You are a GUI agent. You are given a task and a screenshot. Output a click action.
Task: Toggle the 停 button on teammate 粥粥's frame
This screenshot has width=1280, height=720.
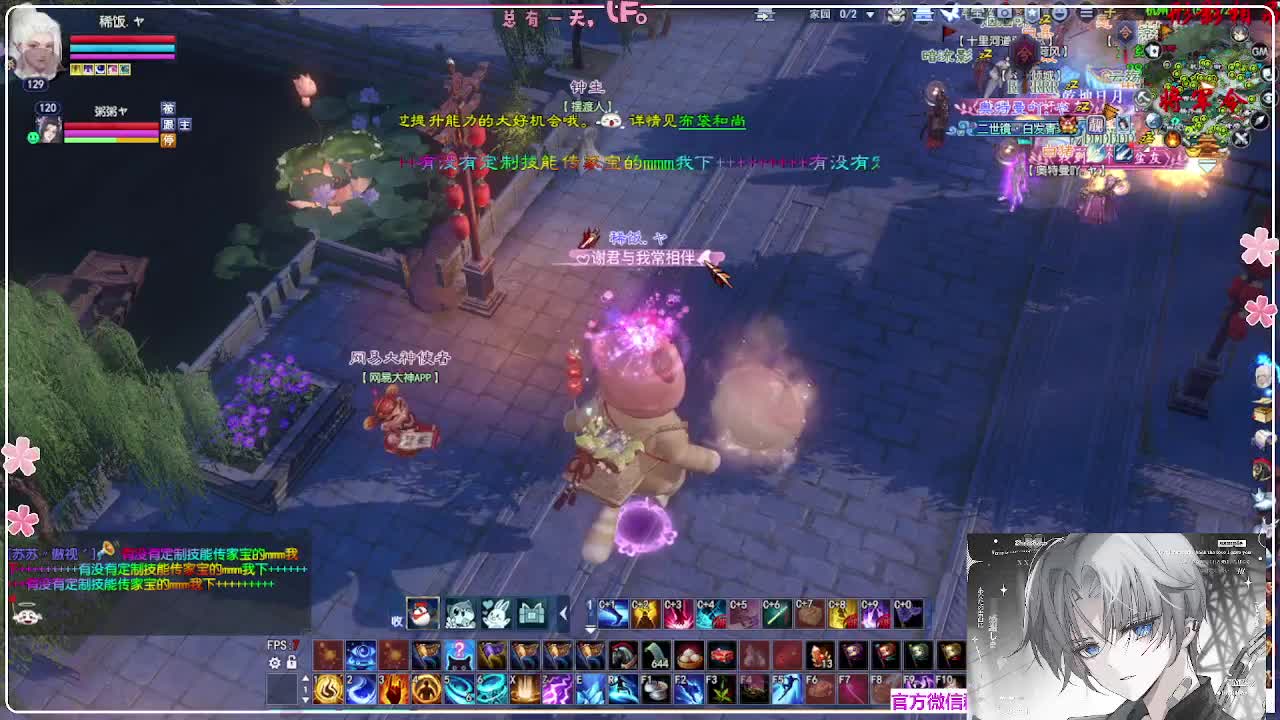168,140
